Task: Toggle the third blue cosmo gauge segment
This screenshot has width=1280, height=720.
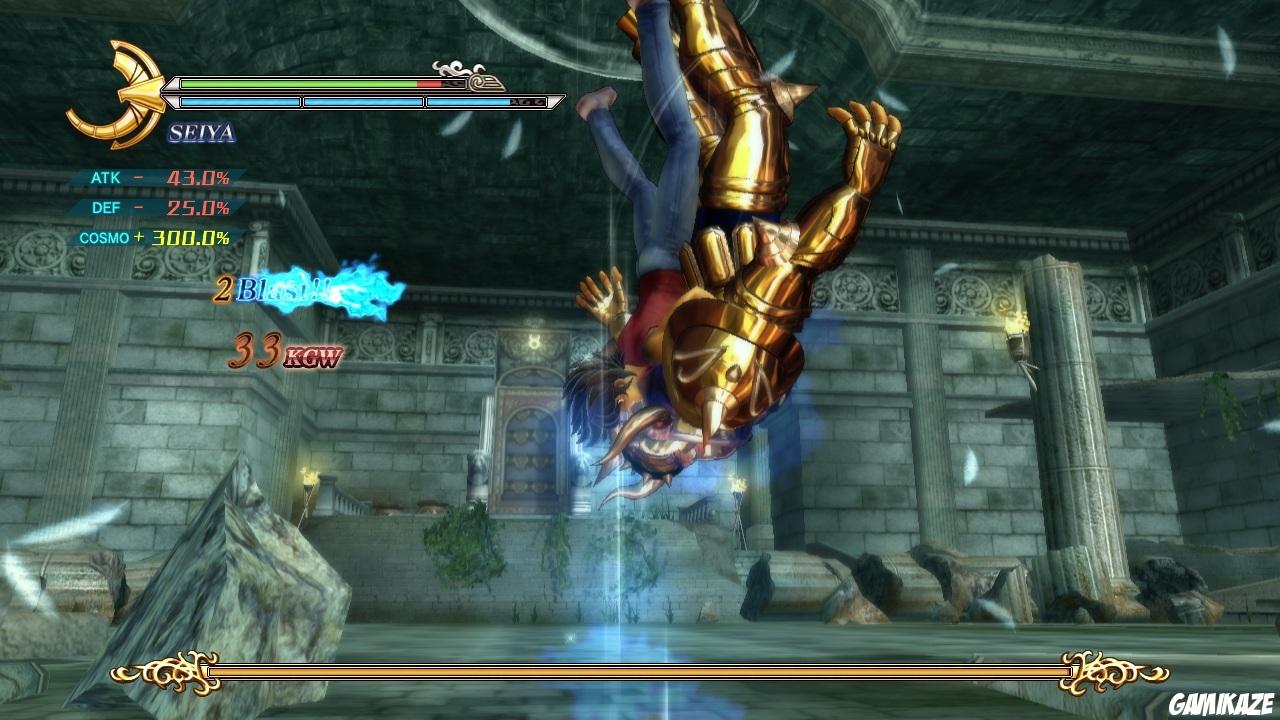Action: coord(485,101)
